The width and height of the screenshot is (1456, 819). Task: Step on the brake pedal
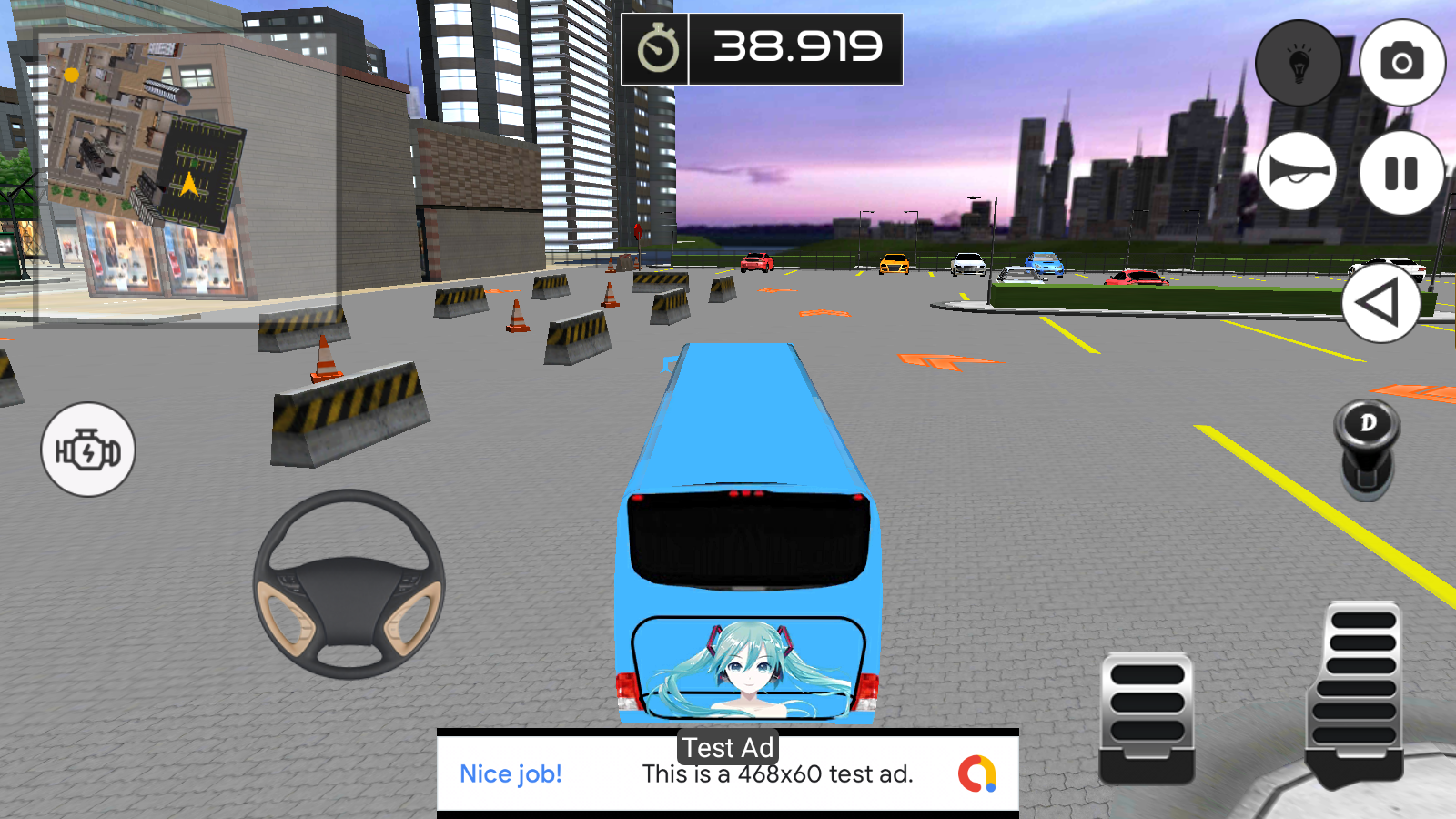click(x=1147, y=716)
